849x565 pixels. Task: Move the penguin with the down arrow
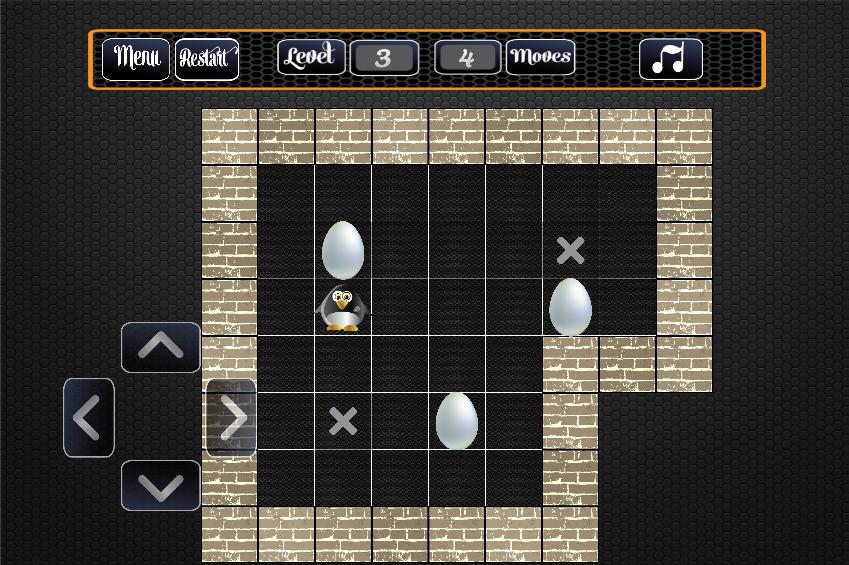[160, 486]
